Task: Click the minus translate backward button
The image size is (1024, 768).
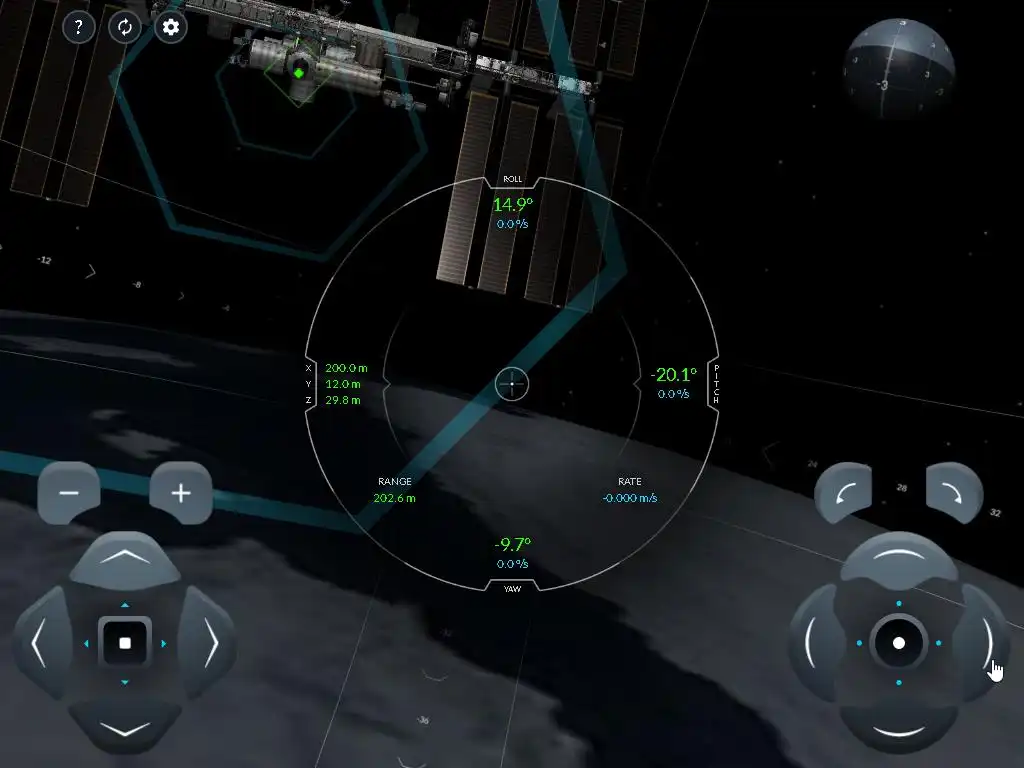Action: coord(69,493)
